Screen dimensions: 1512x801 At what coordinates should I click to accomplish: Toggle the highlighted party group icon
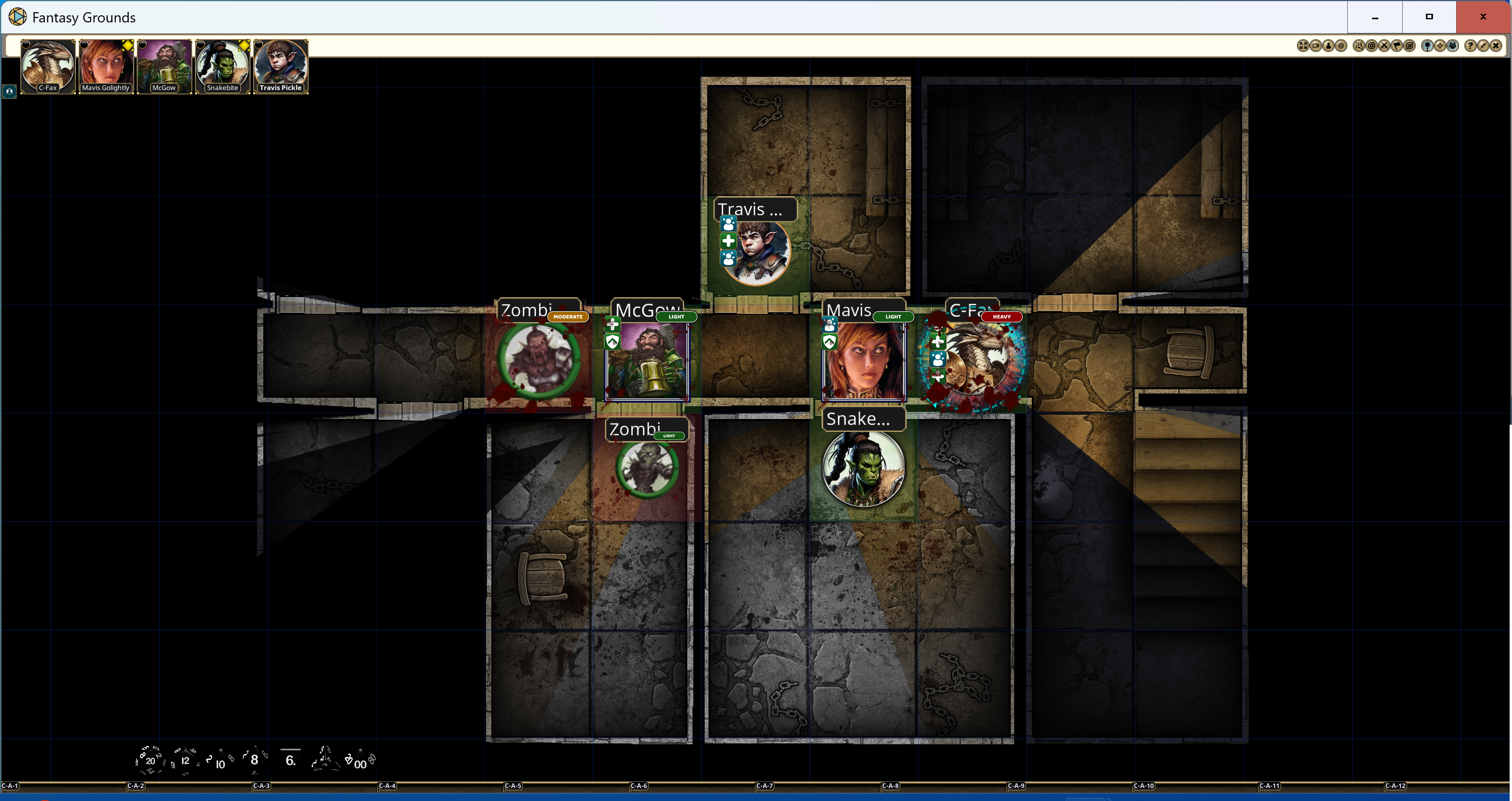pos(1453,45)
